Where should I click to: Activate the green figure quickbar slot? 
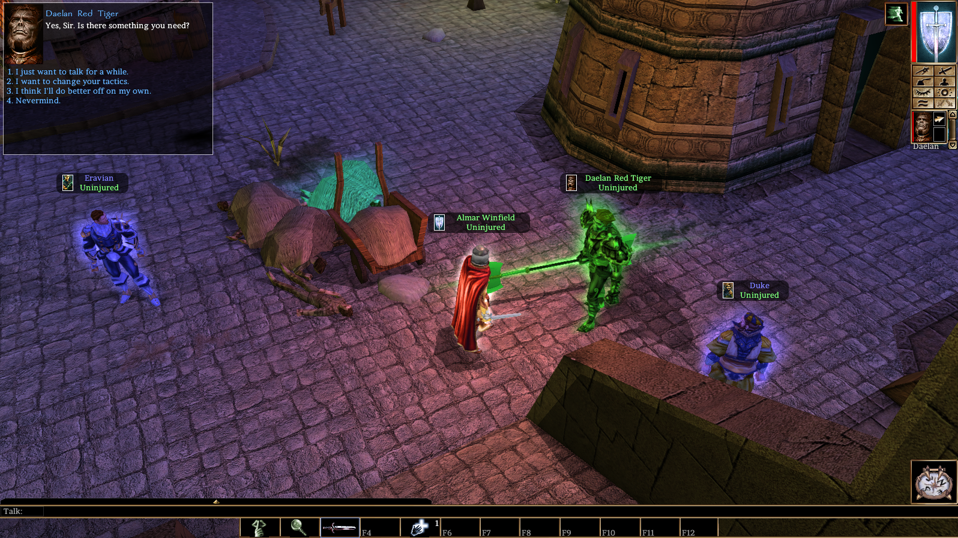[x=259, y=527]
